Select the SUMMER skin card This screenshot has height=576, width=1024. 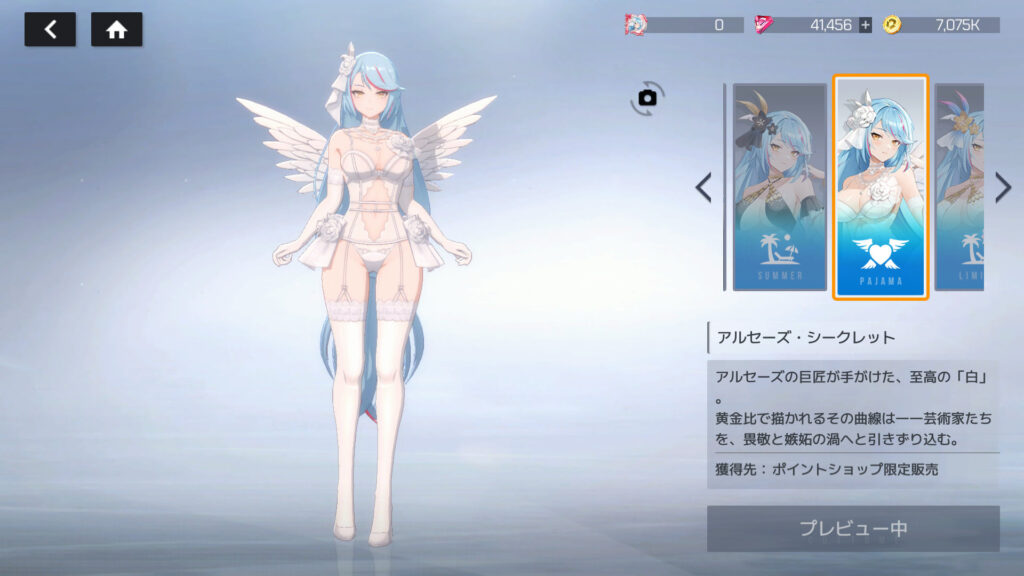pyautogui.click(x=780, y=187)
